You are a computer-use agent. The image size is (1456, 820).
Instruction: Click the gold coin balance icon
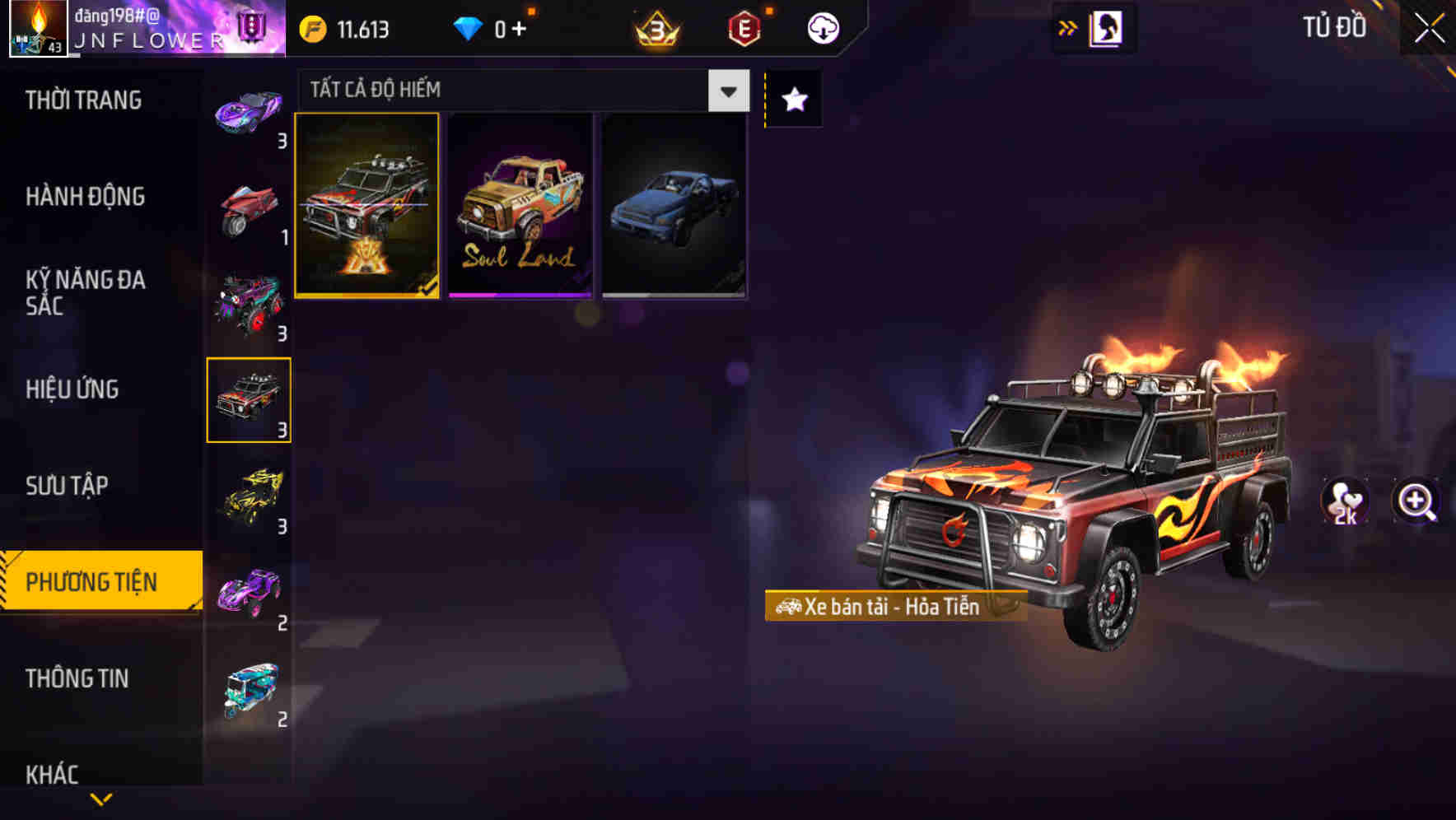tap(311, 29)
